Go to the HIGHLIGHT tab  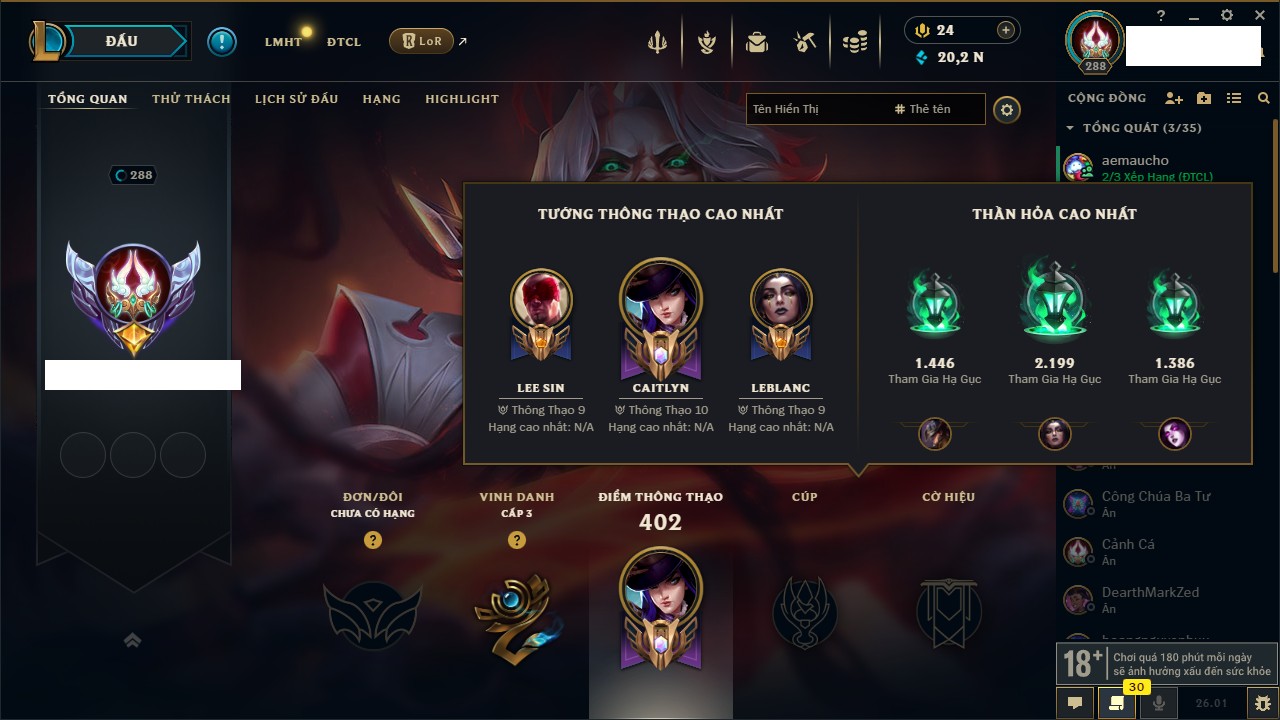click(x=461, y=99)
